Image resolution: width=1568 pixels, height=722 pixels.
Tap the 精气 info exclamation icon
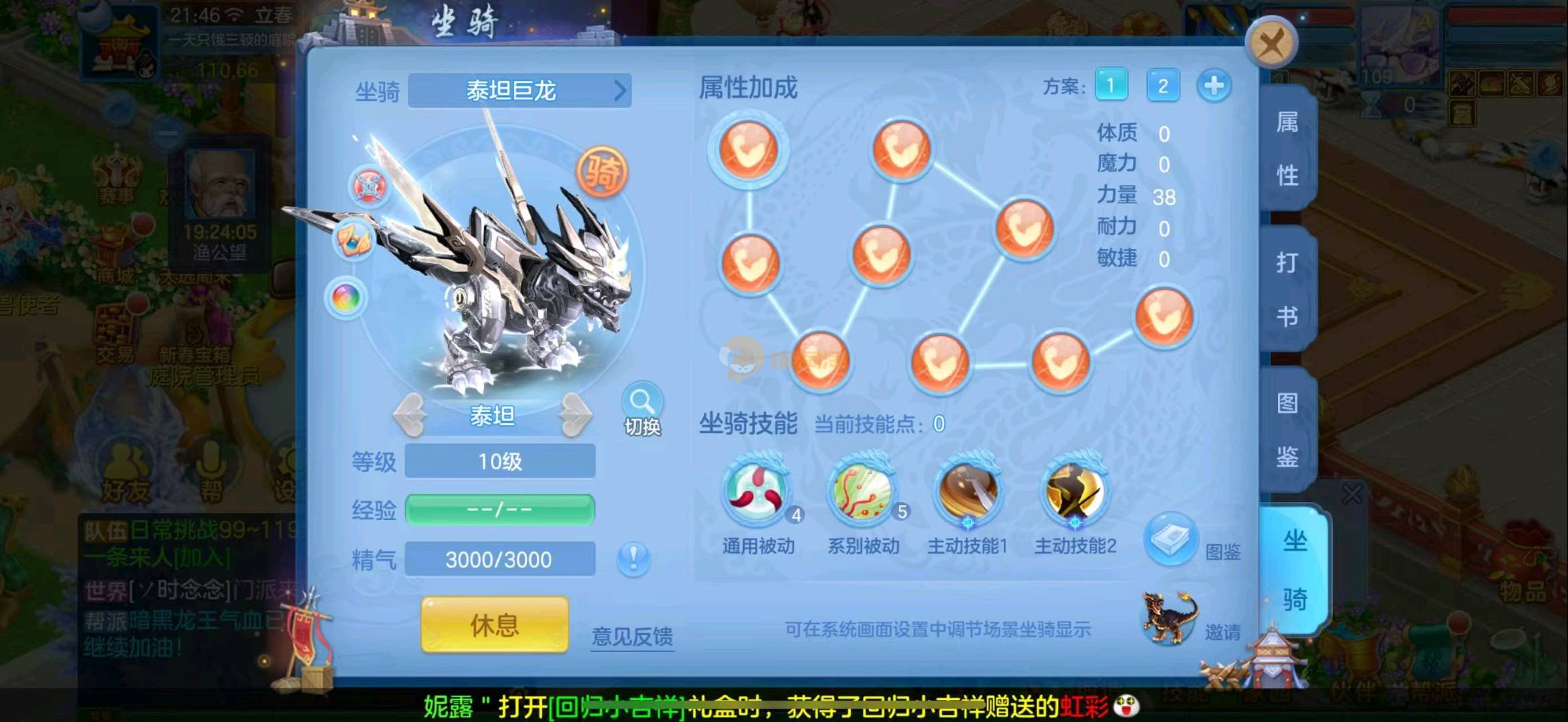(x=633, y=558)
